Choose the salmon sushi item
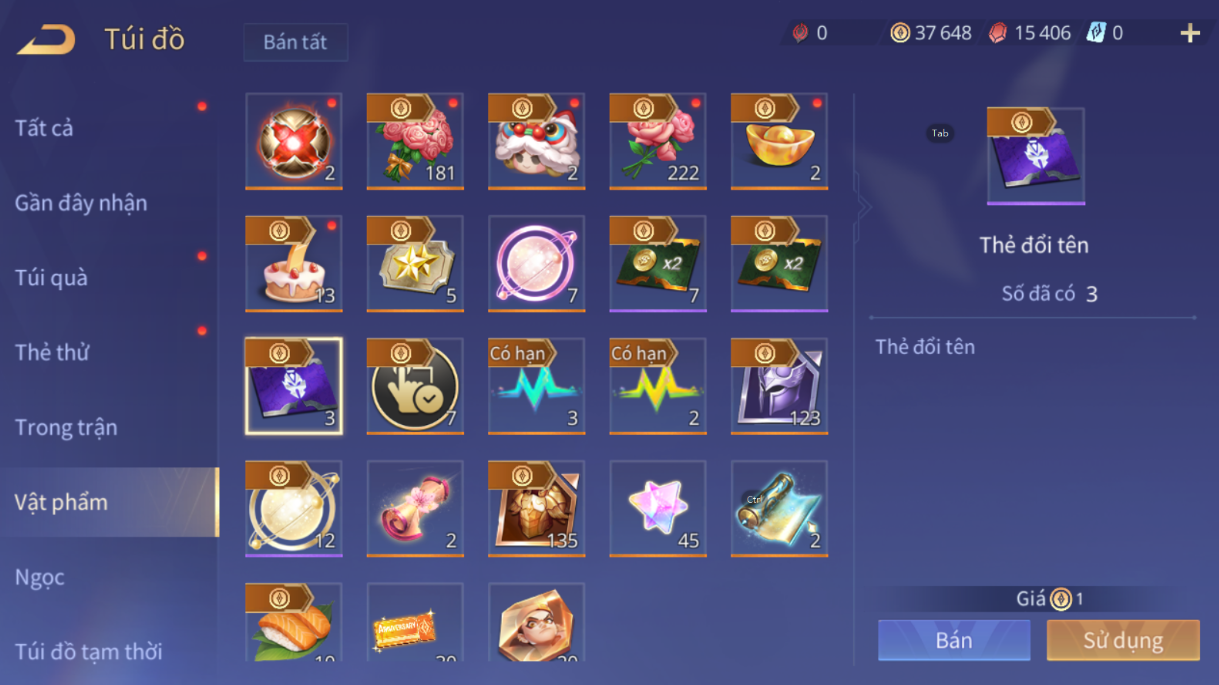The height and width of the screenshot is (685, 1219). point(294,624)
